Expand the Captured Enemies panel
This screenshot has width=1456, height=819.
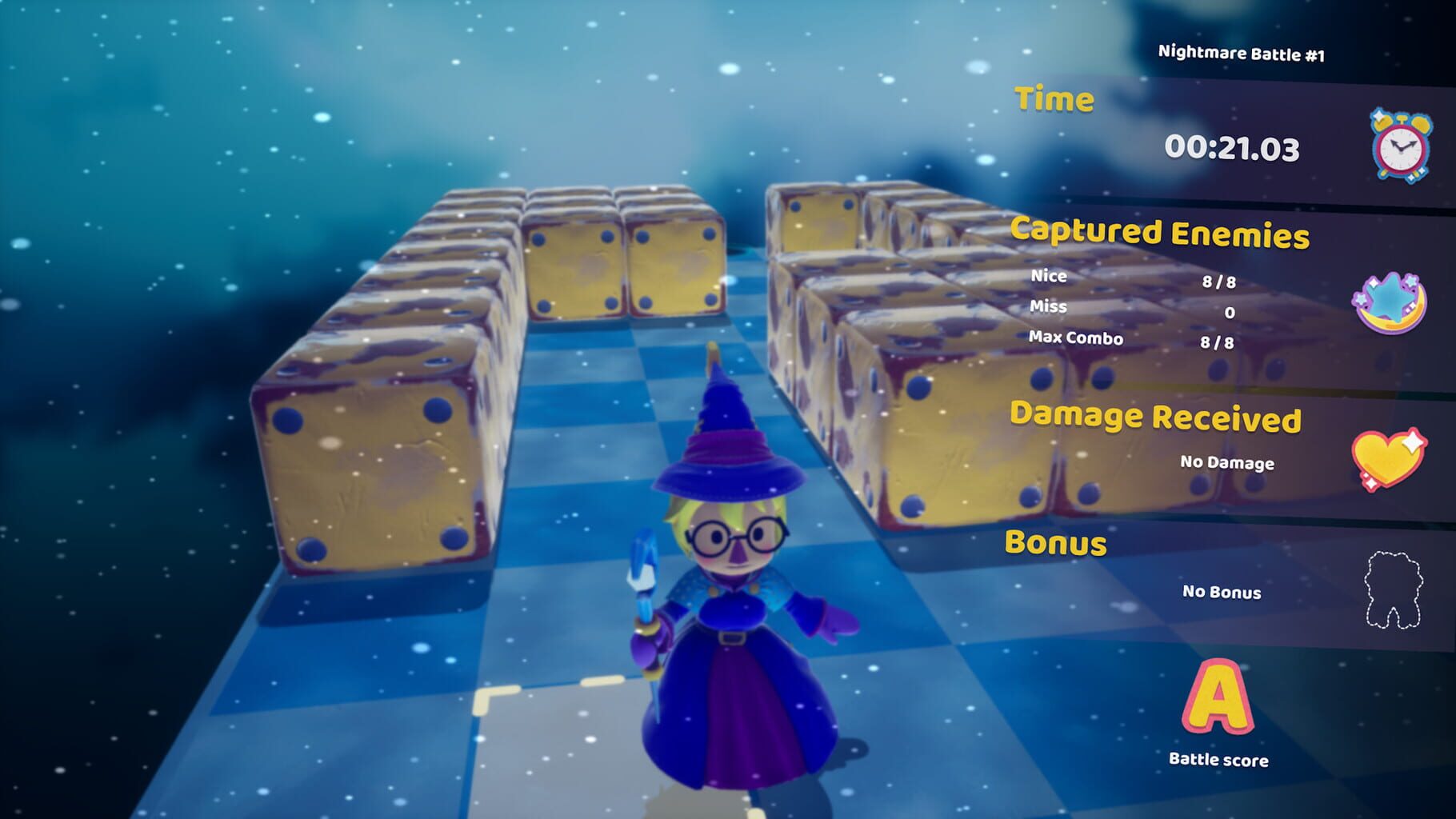point(1158,233)
